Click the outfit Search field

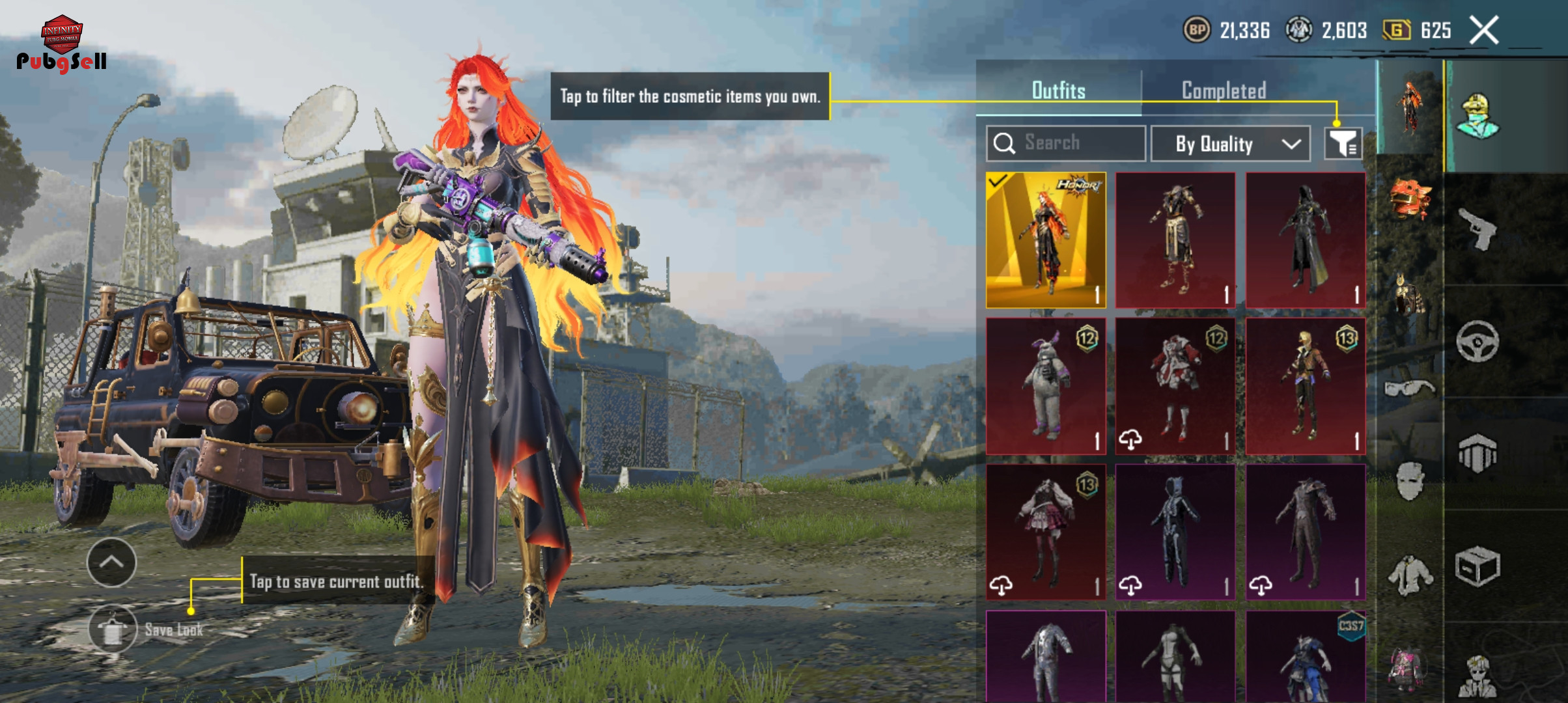(1066, 143)
